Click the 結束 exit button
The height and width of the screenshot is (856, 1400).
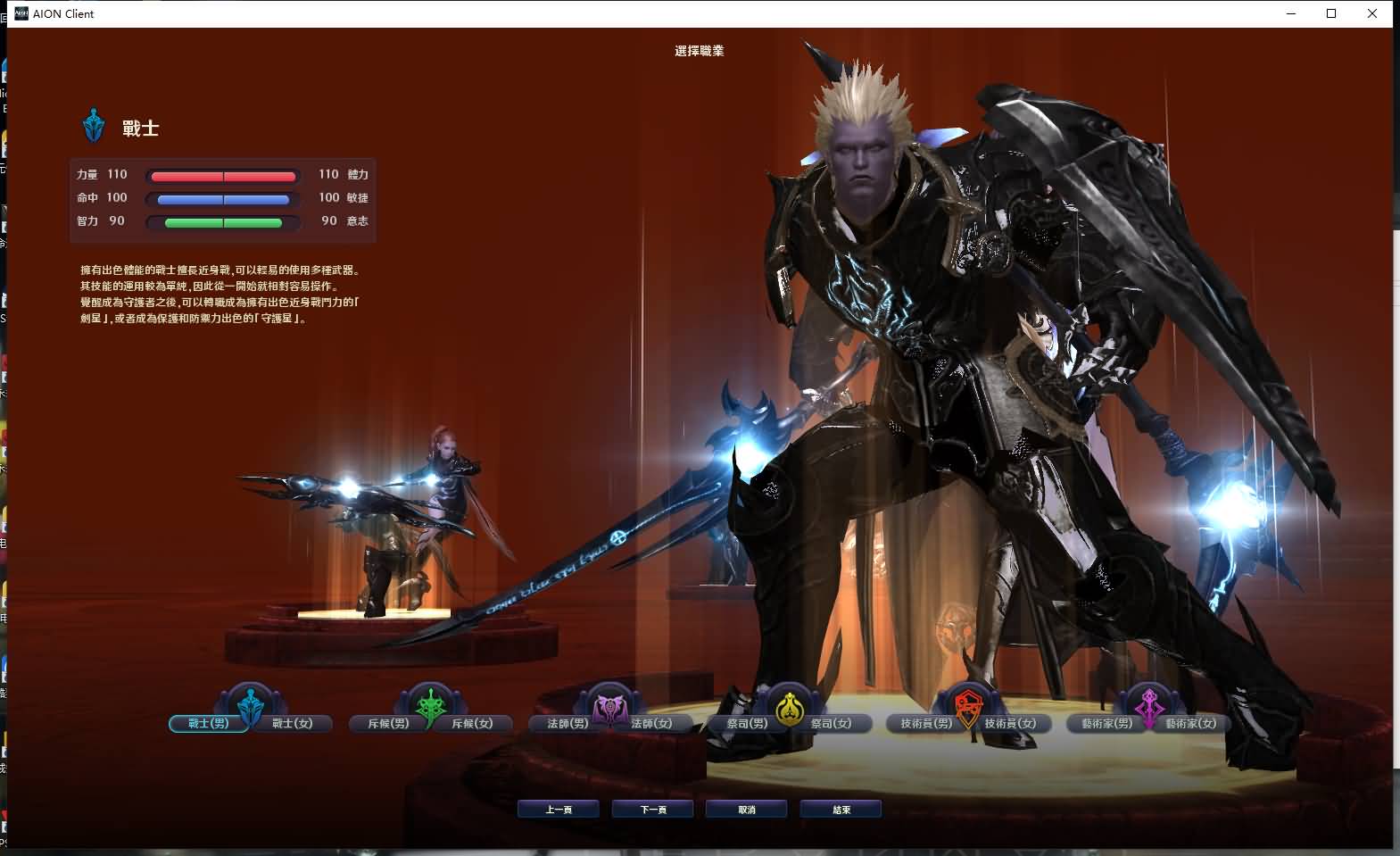point(841,810)
